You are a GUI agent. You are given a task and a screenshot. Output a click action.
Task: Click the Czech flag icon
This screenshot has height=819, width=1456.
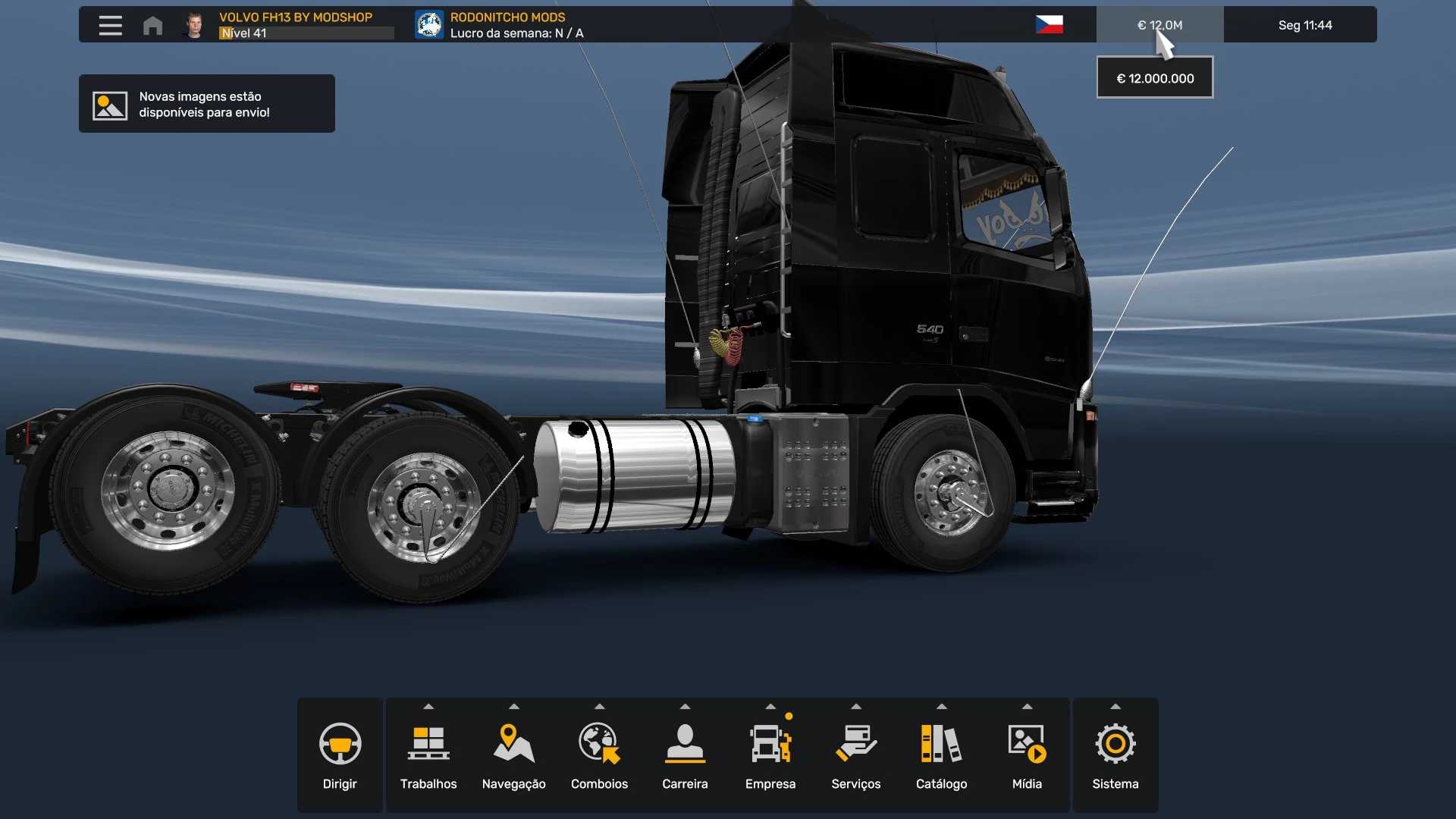pos(1049,25)
